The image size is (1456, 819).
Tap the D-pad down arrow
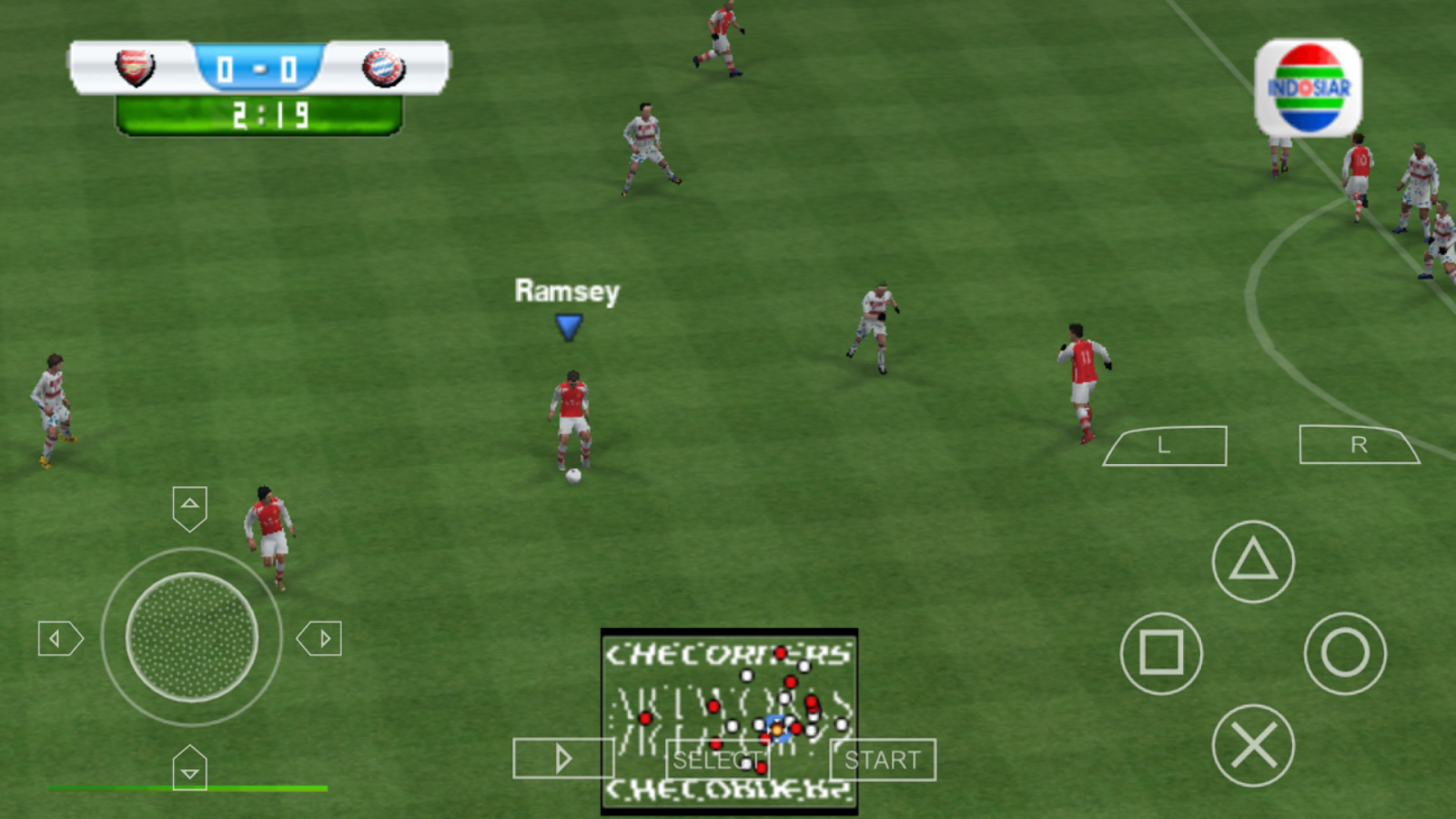(189, 769)
